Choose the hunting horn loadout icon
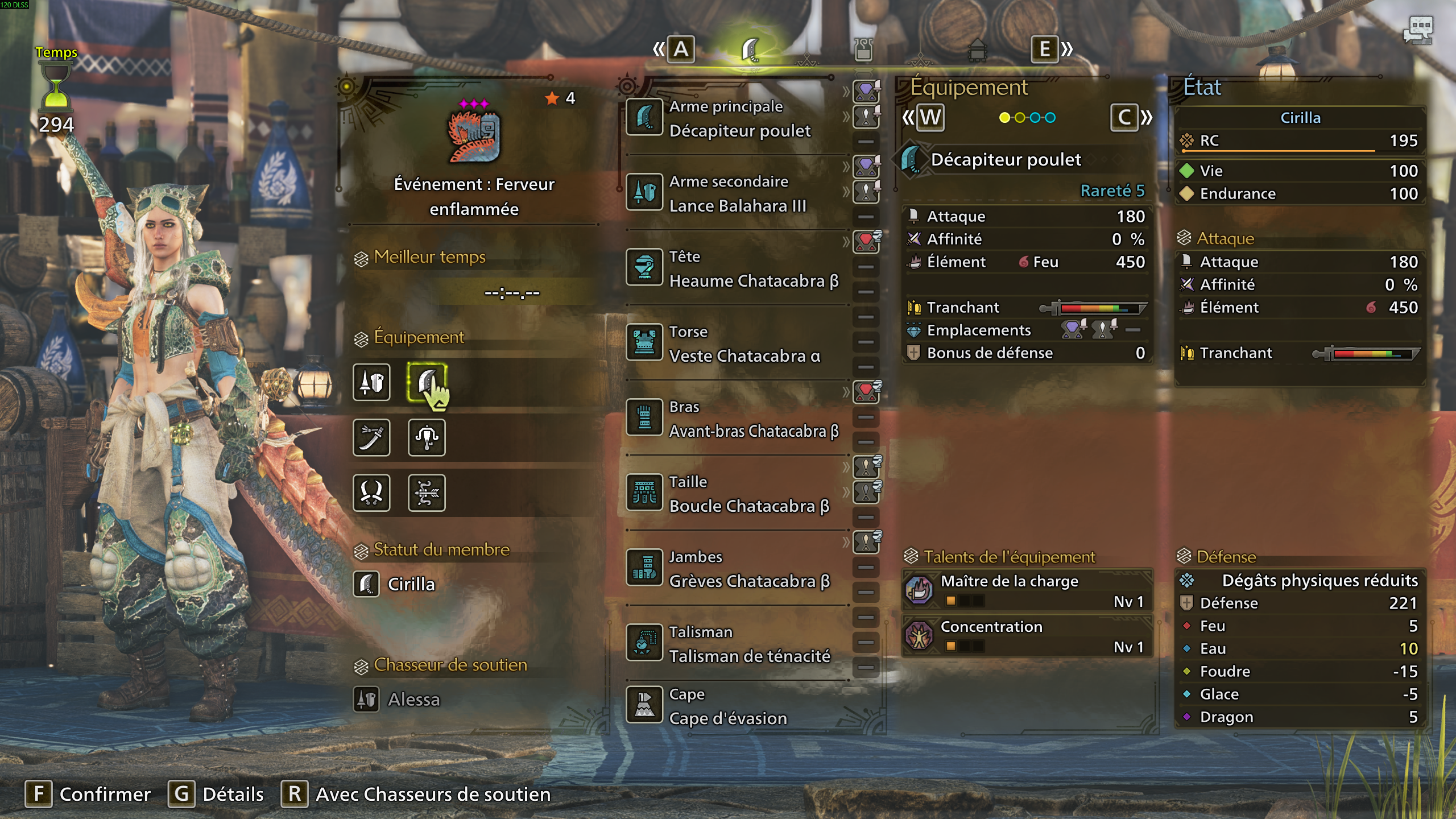The width and height of the screenshot is (1456, 819). click(x=427, y=437)
